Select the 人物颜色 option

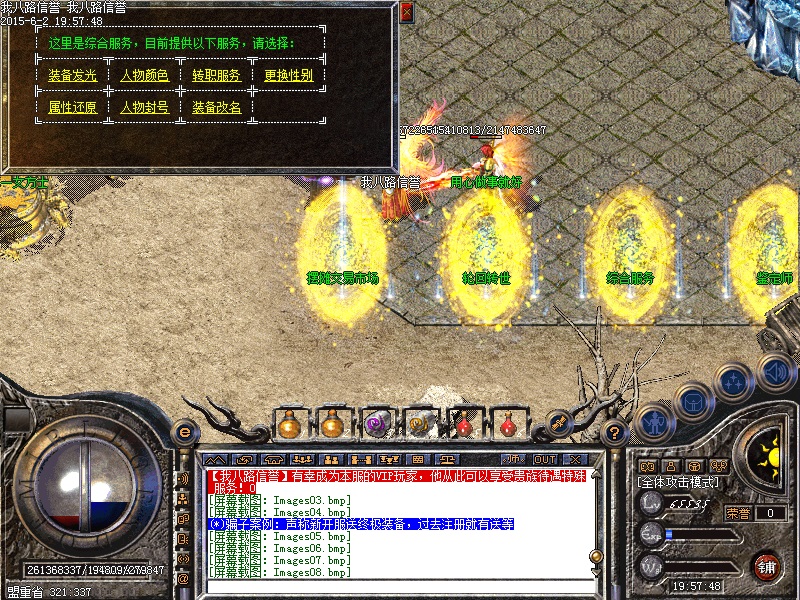coord(145,76)
